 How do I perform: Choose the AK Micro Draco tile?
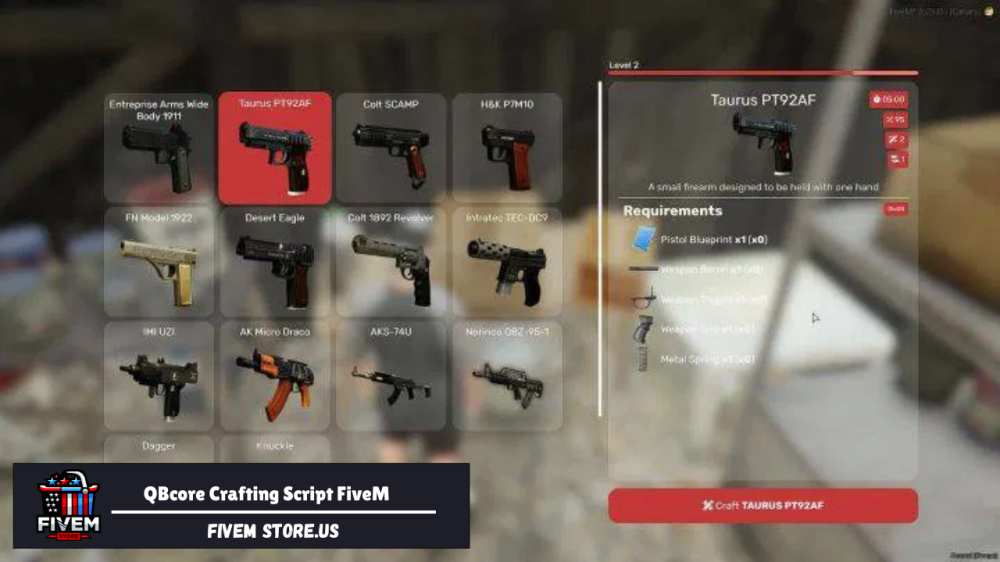click(275, 376)
